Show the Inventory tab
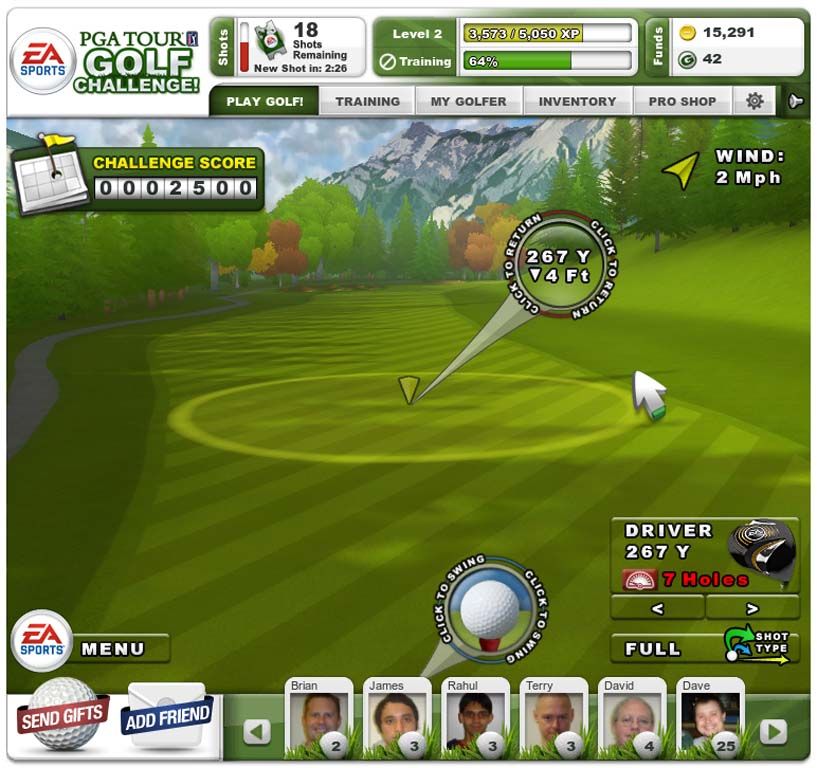This screenshot has width=817, height=768. [577, 101]
